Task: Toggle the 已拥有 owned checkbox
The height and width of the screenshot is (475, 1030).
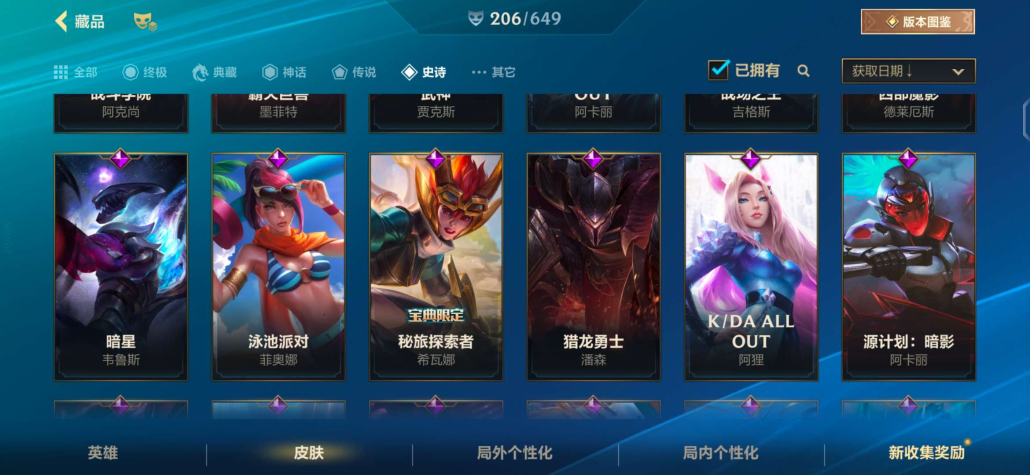Action: tap(718, 70)
